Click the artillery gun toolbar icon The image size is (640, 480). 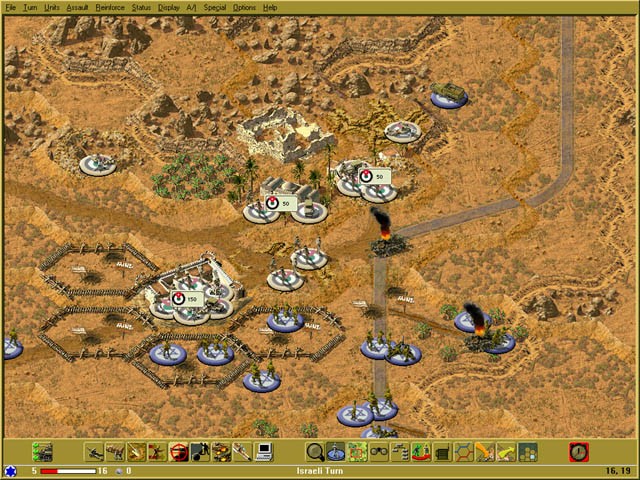coord(93,452)
